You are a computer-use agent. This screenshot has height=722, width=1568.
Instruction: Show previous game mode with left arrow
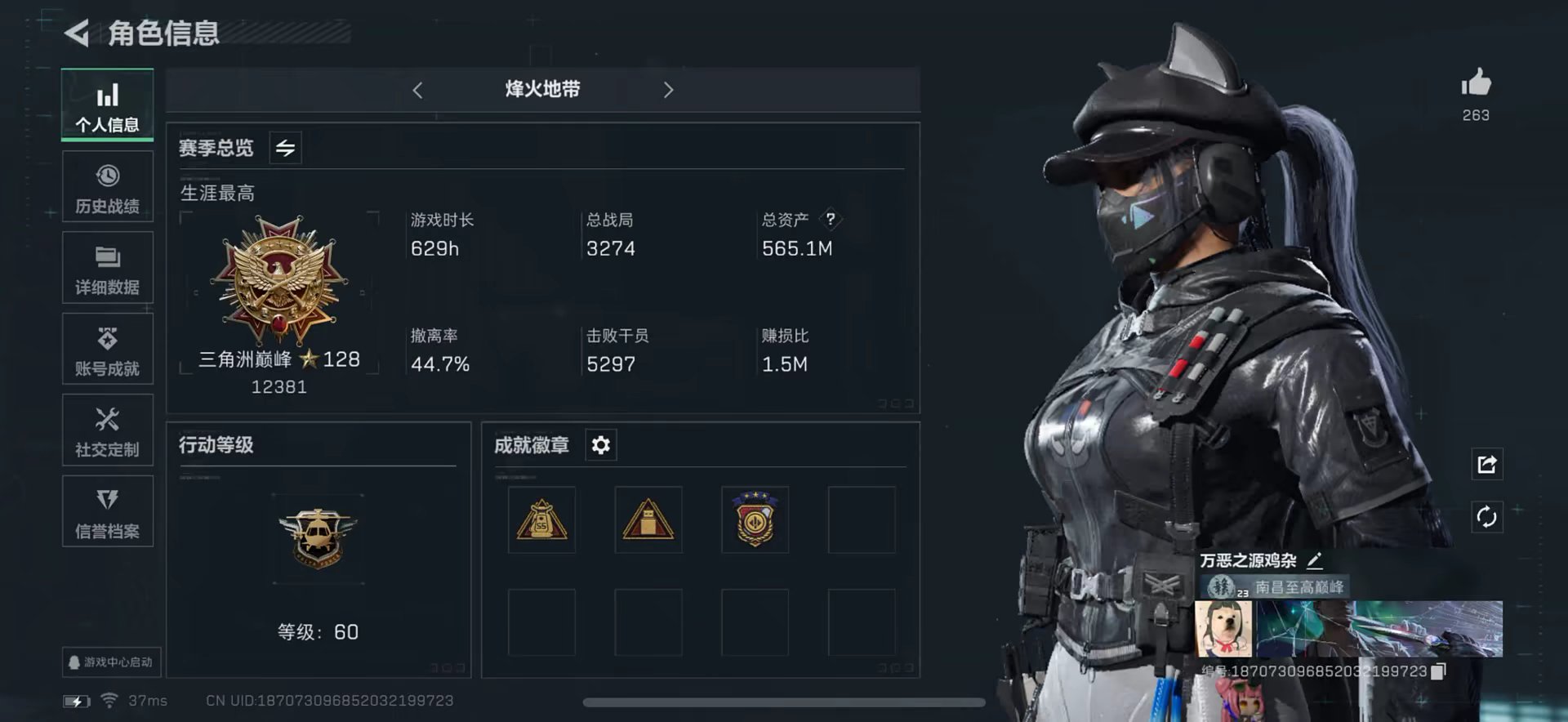(417, 90)
